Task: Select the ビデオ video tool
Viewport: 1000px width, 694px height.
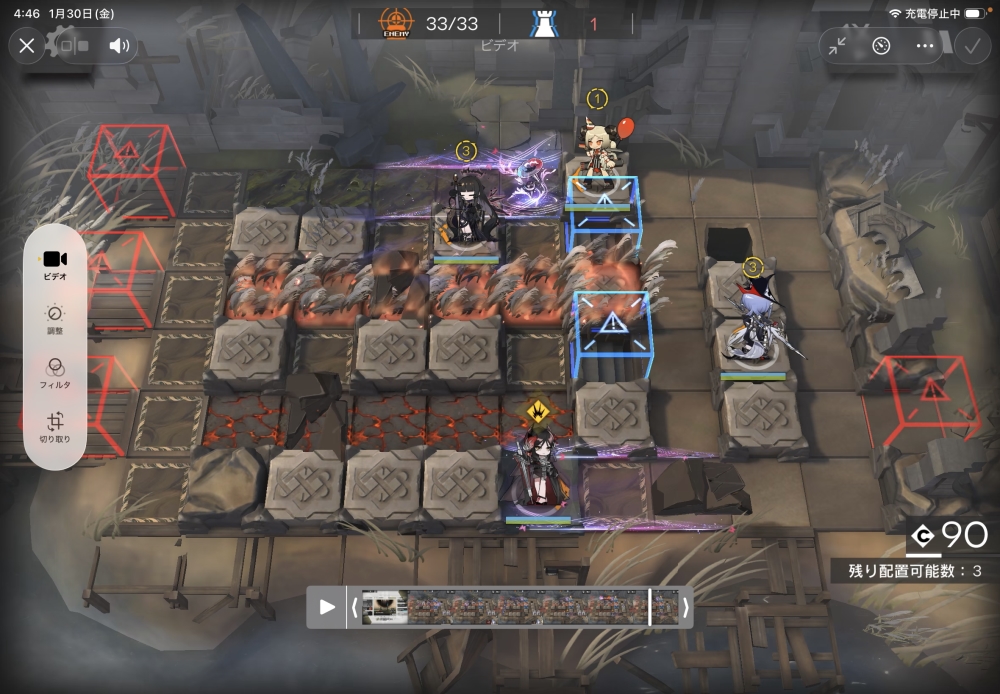Action: click(55, 264)
